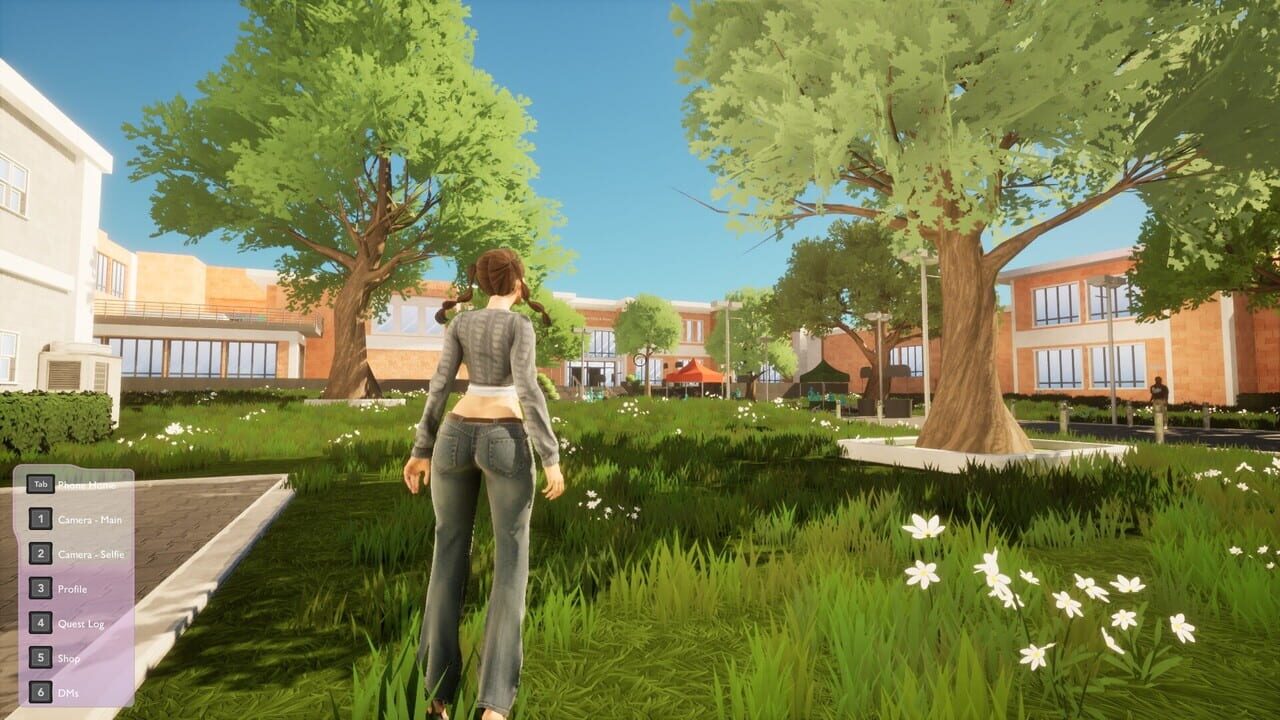Open the Profile option
Screen dimensions: 1280x720
pyautogui.click(x=74, y=587)
